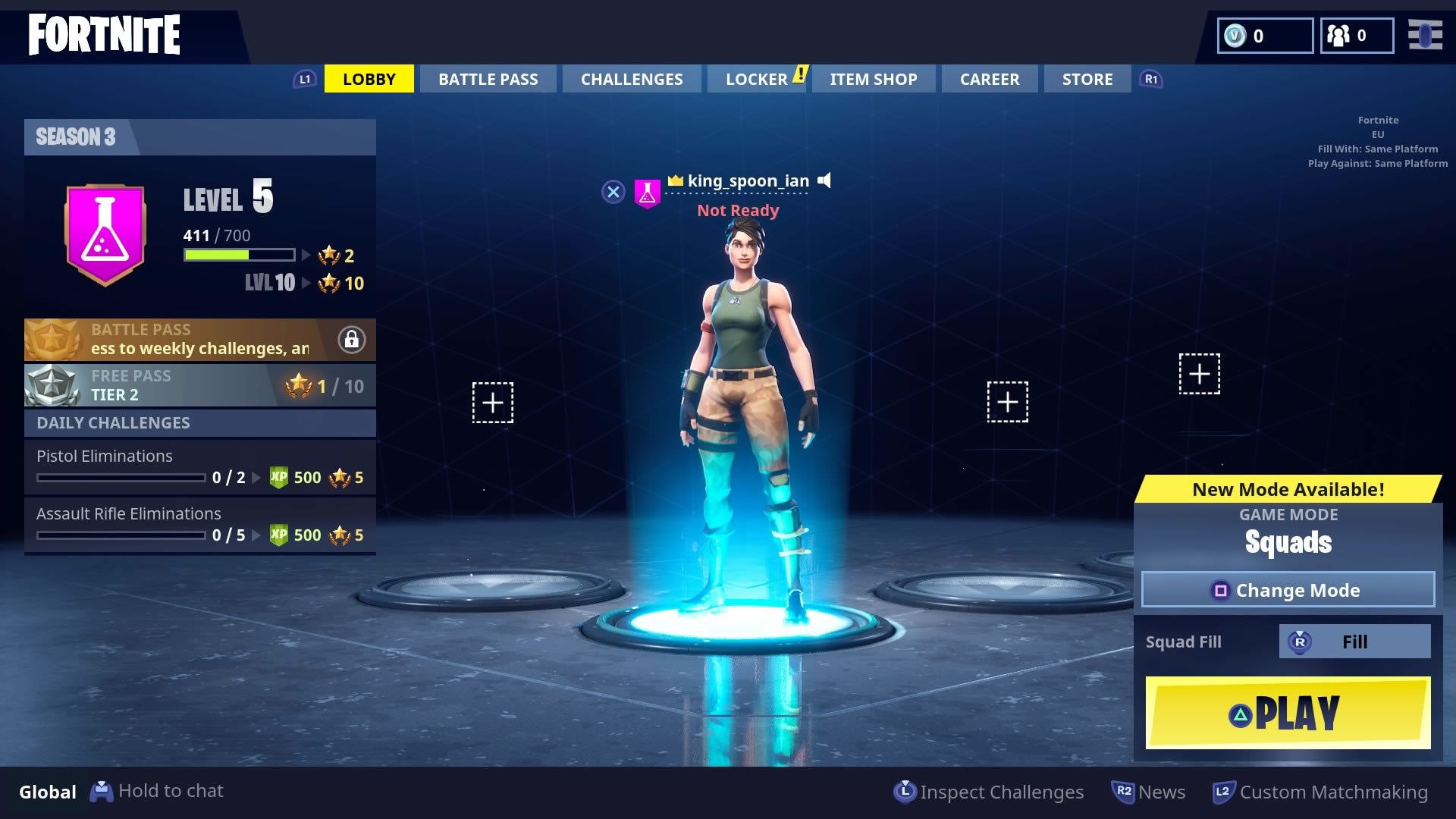The image size is (1456, 819).
Task: Click the friends count icon
Action: (x=1339, y=34)
